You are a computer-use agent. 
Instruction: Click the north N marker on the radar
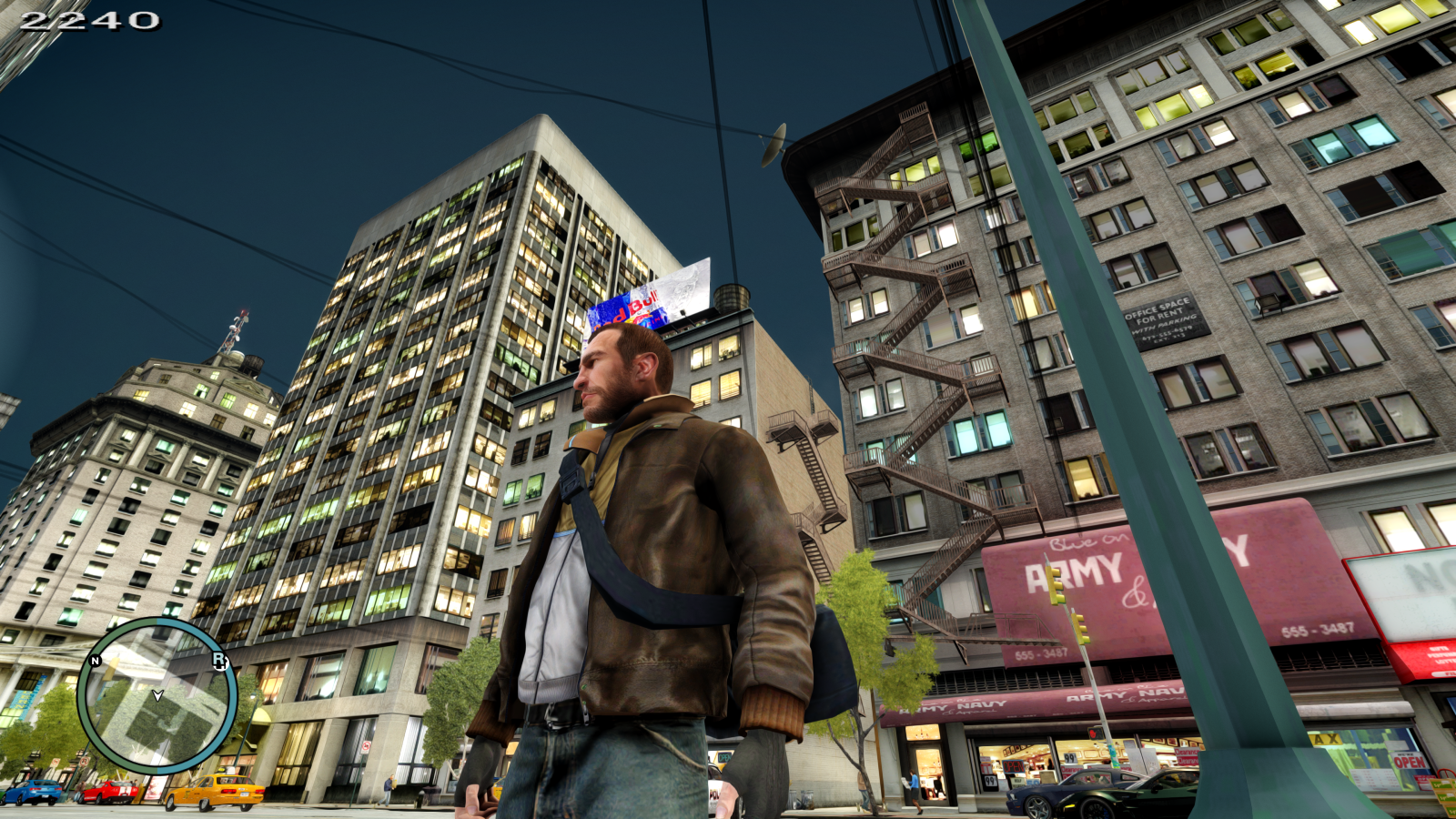click(95, 661)
